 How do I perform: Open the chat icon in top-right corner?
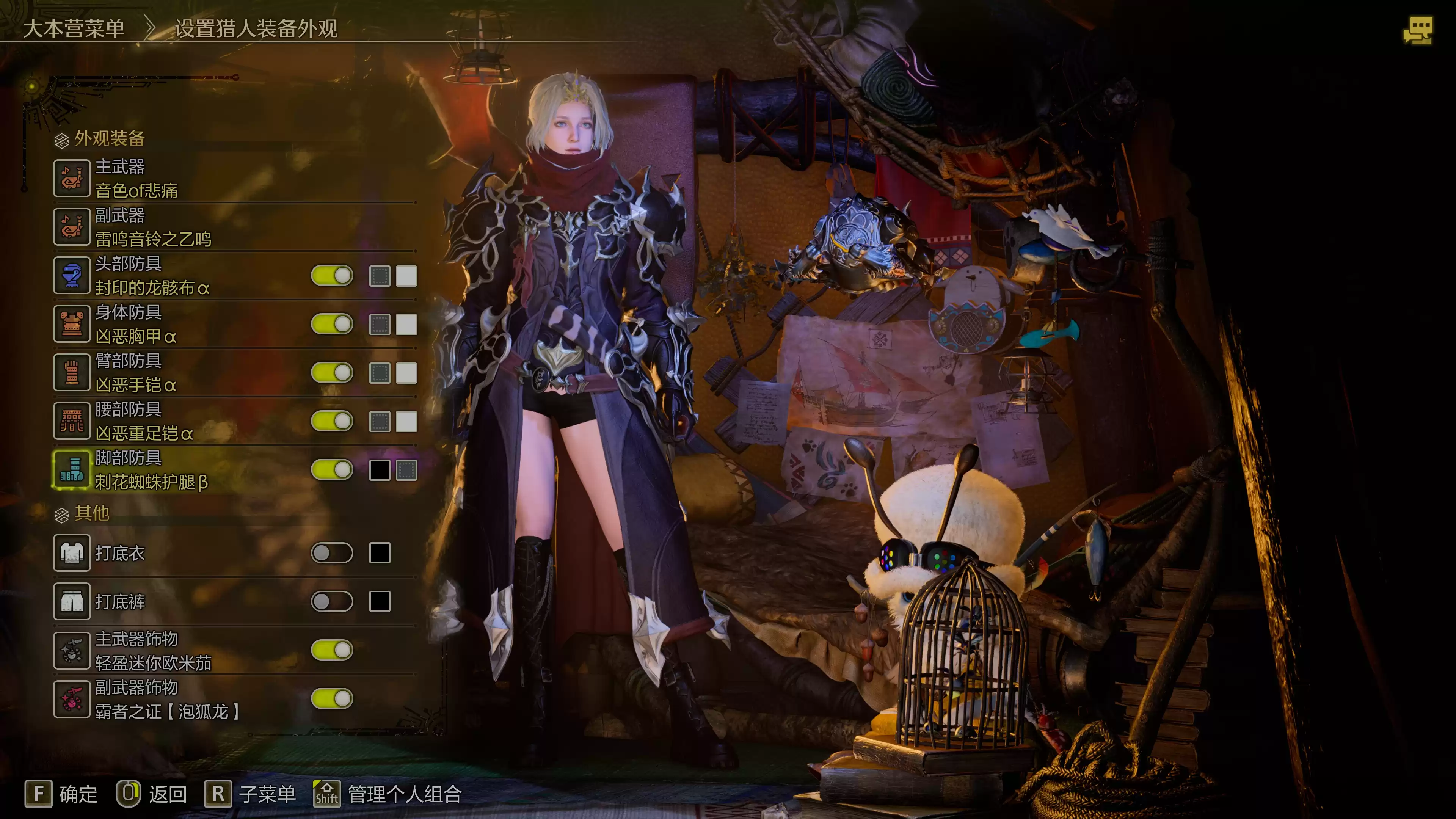[1418, 30]
